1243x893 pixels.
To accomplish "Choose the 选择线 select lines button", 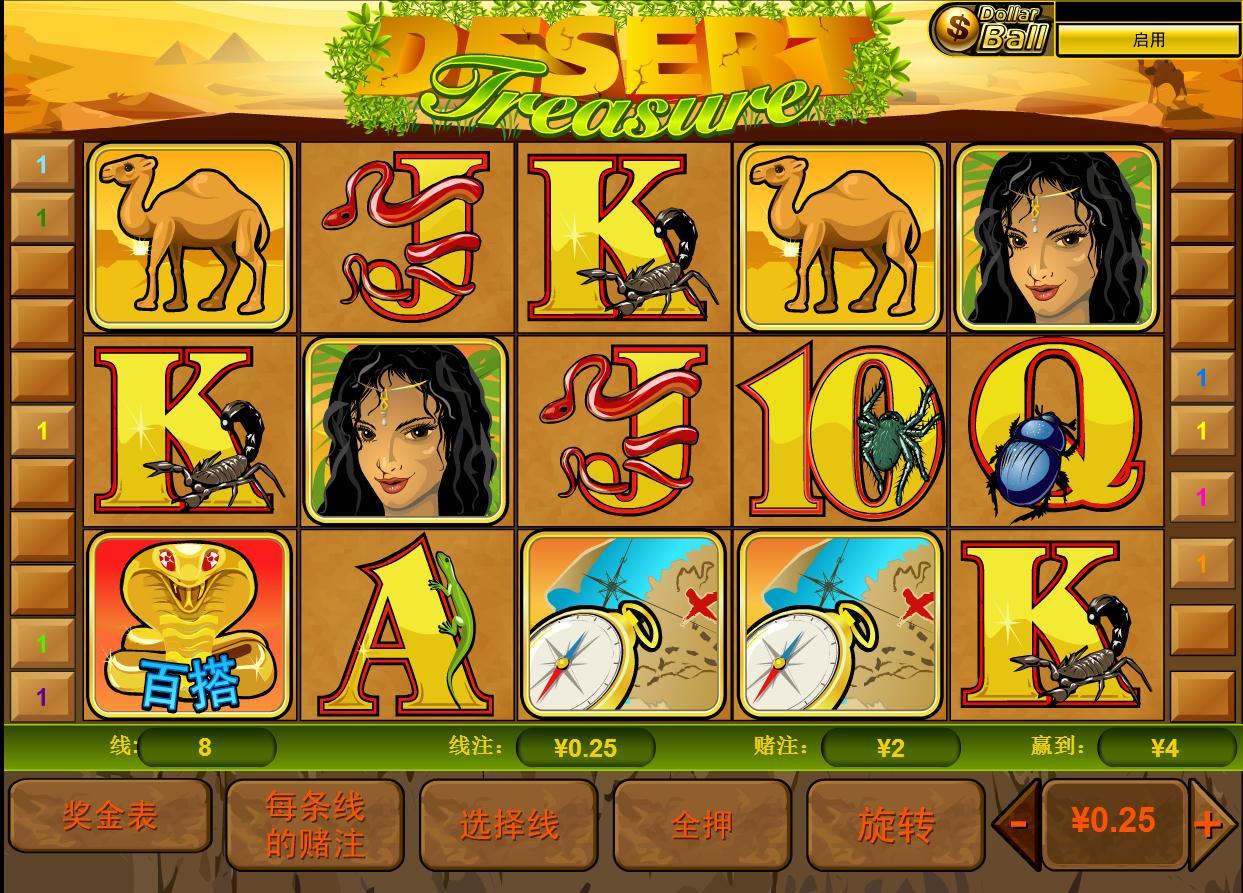I will pos(508,825).
